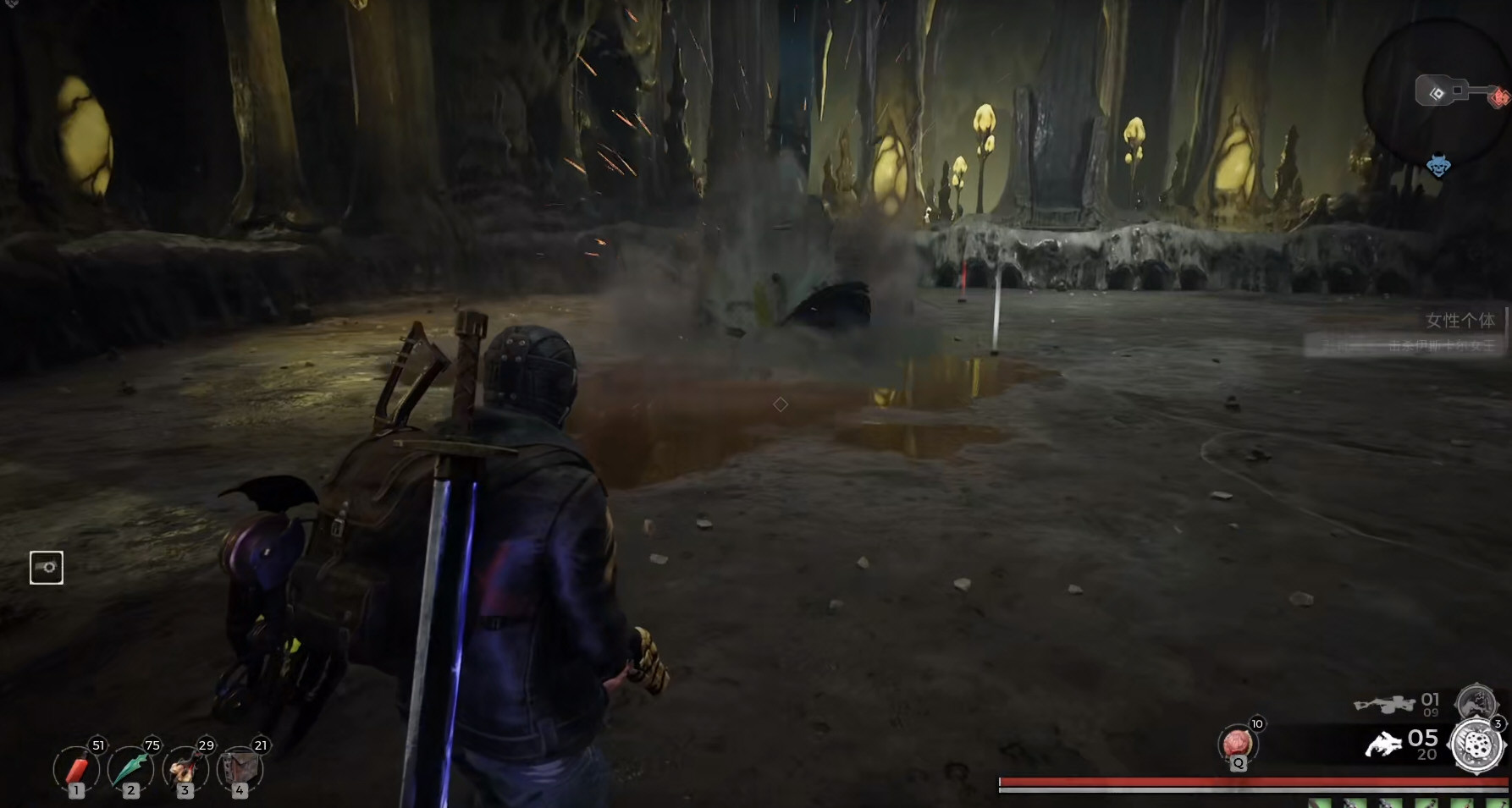The width and height of the screenshot is (1512, 808).
Task: Choose the ammo box in slot 4
Action: 239,770
